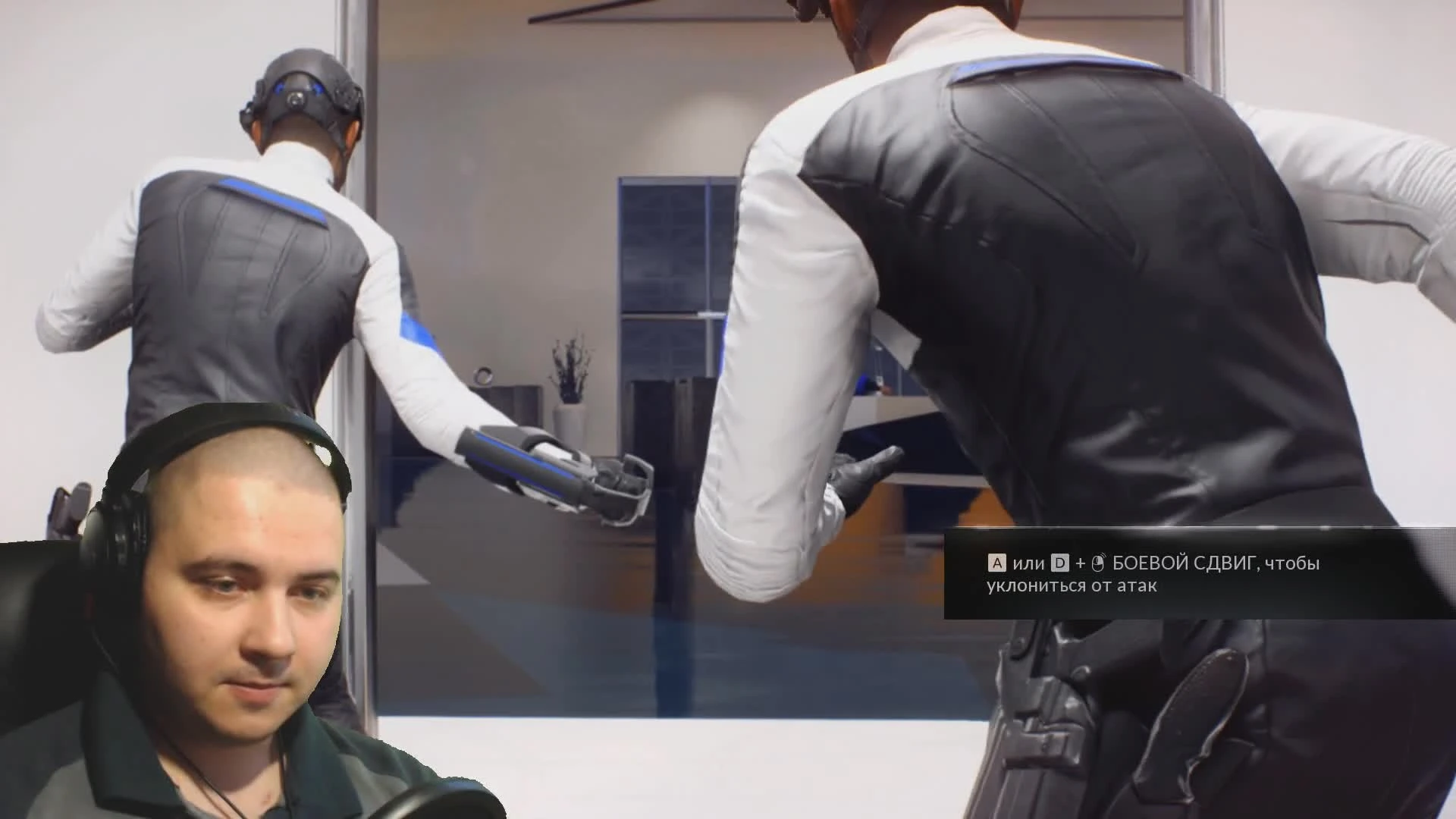Click the A key icon in the combat hint
The width and height of the screenshot is (1456, 819).
(x=996, y=563)
